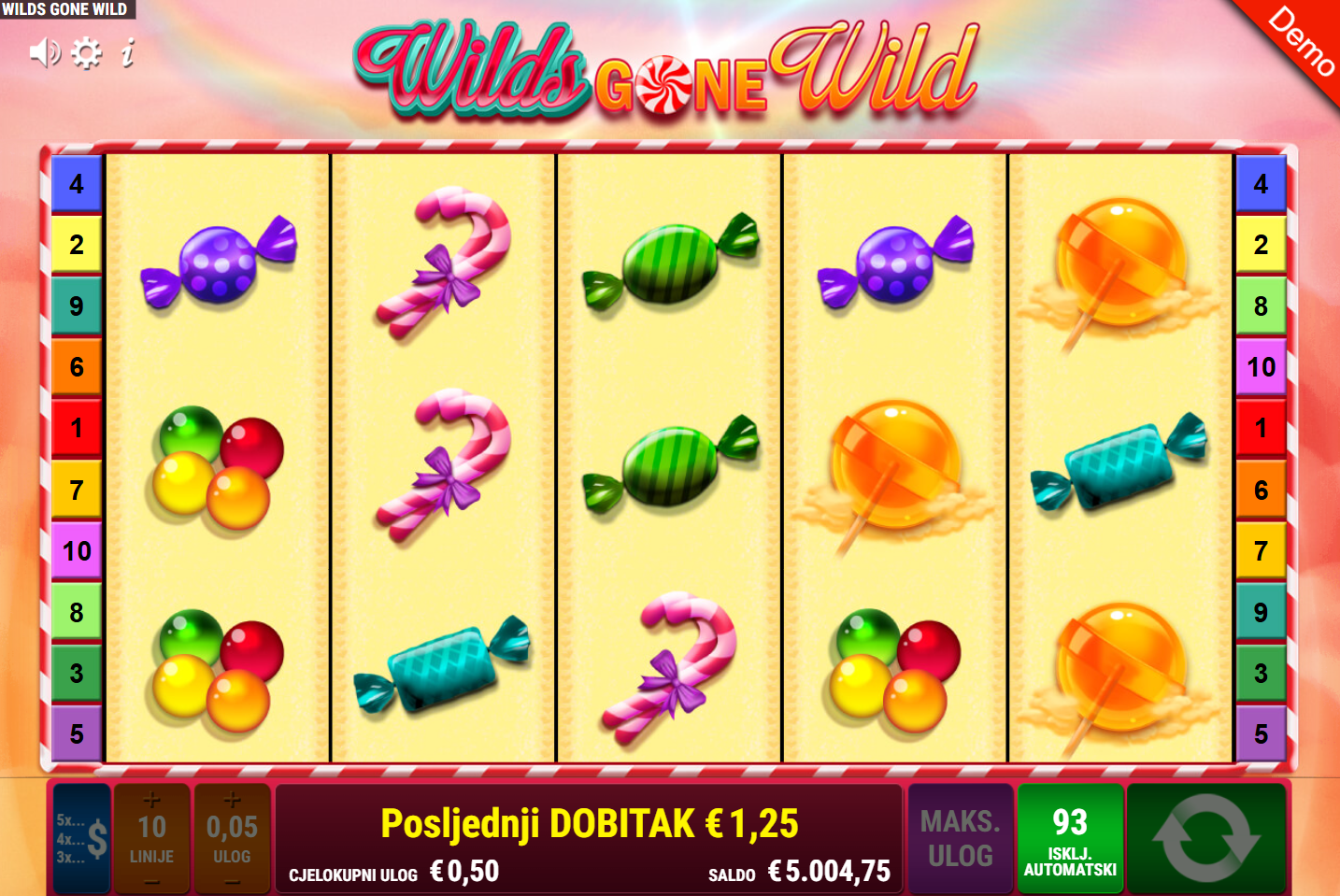Select payline 1 on the left rail
Screen dimensions: 1340x896
pyautogui.click(x=76, y=428)
